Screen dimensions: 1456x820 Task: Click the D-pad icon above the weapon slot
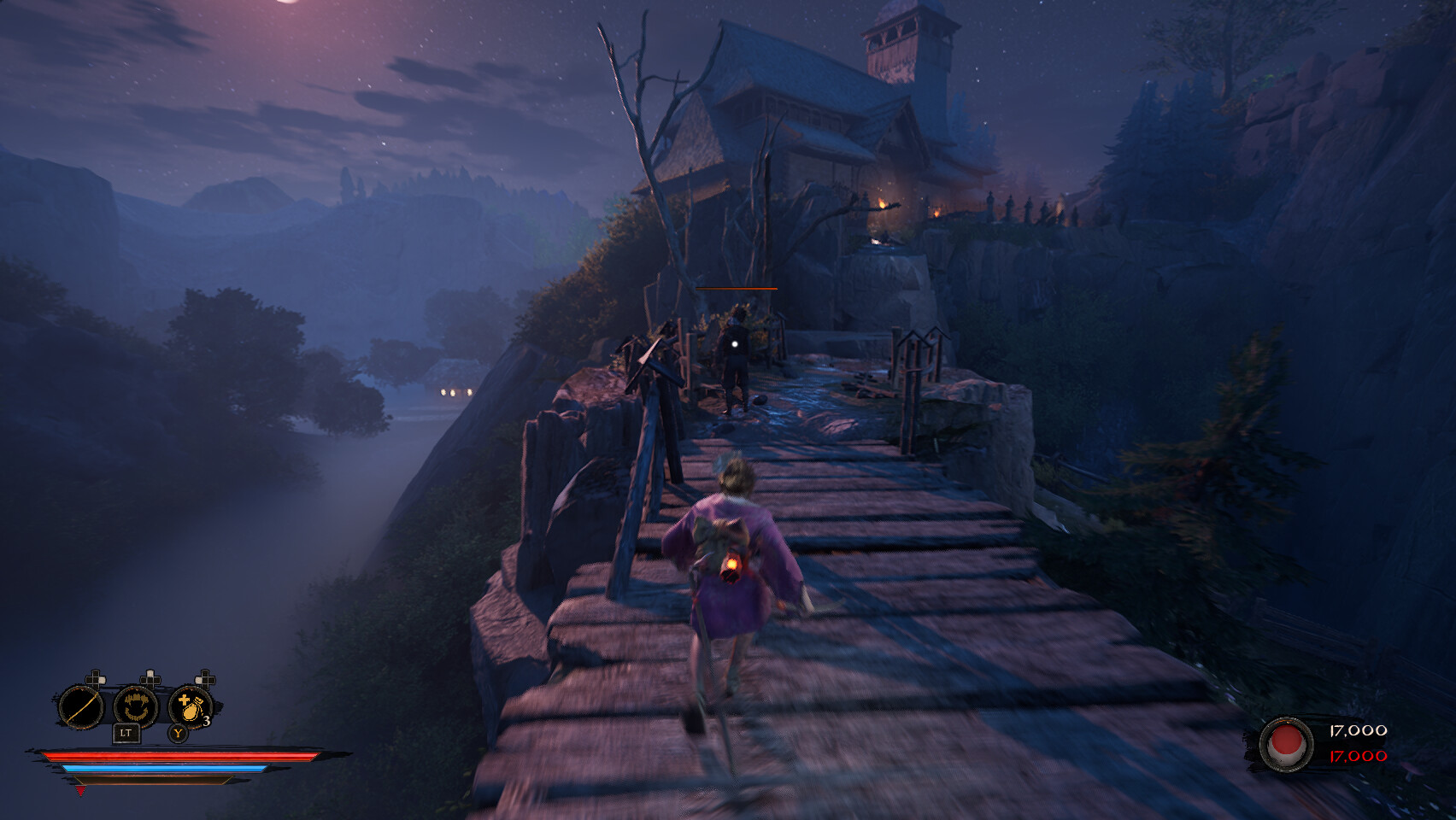click(96, 679)
